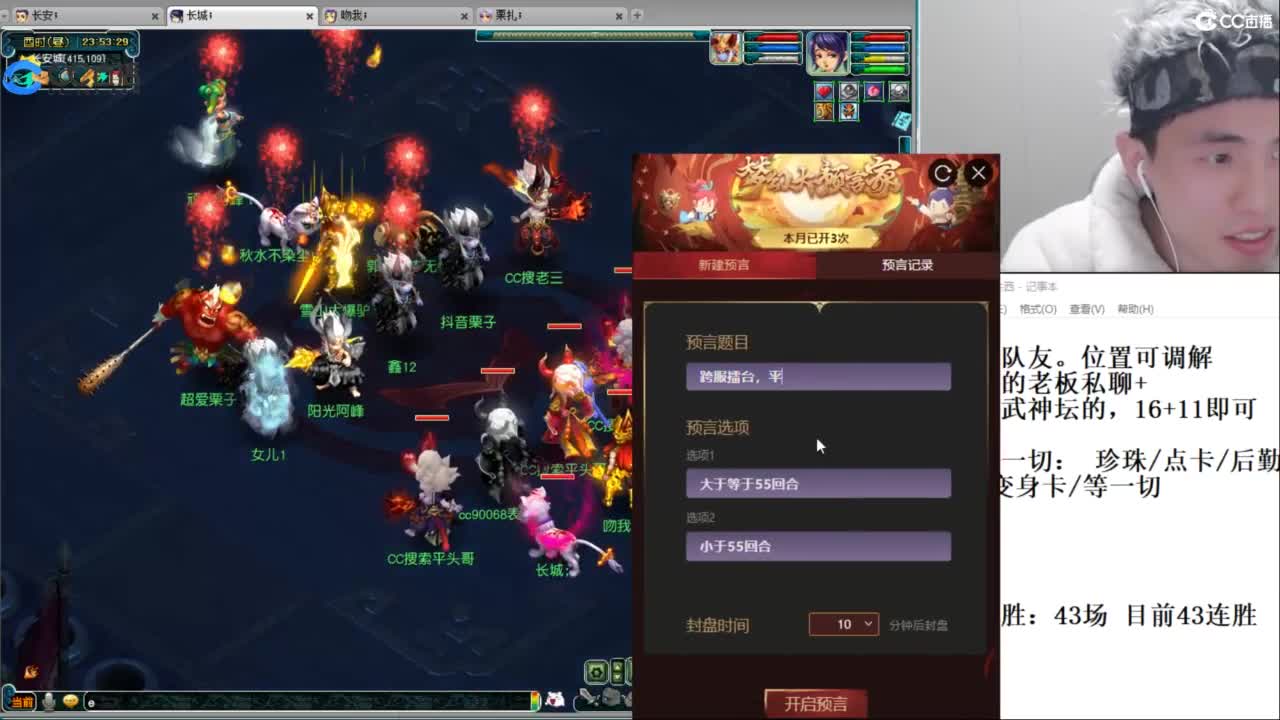Click the heart-shaped buff icon under the status bars
The height and width of the screenshot is (720, 1280).
pos(824,91)
